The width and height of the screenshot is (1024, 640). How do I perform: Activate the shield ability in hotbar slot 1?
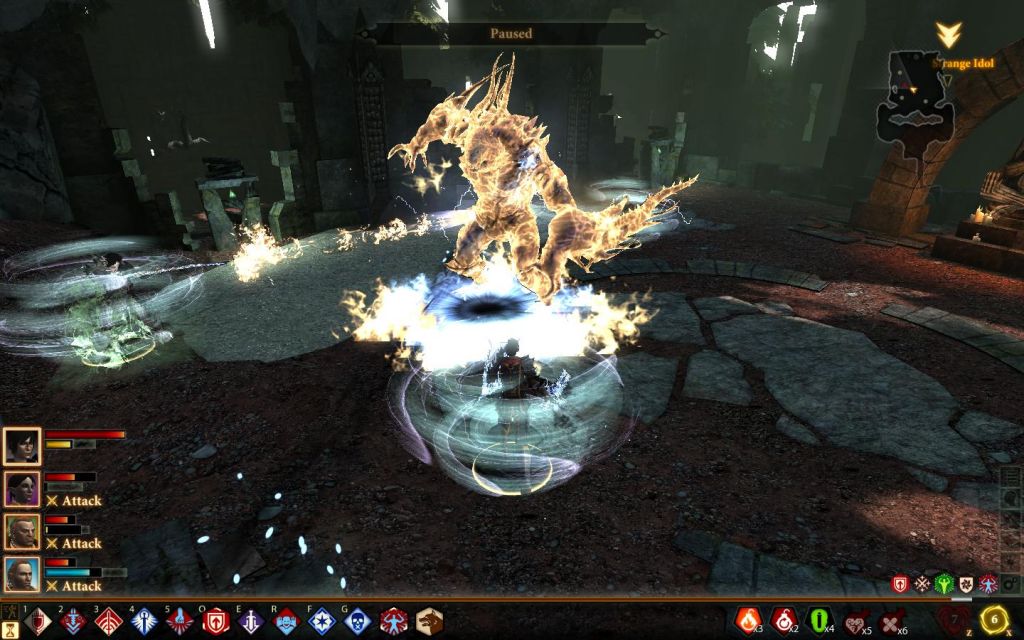tap(37, 622)
